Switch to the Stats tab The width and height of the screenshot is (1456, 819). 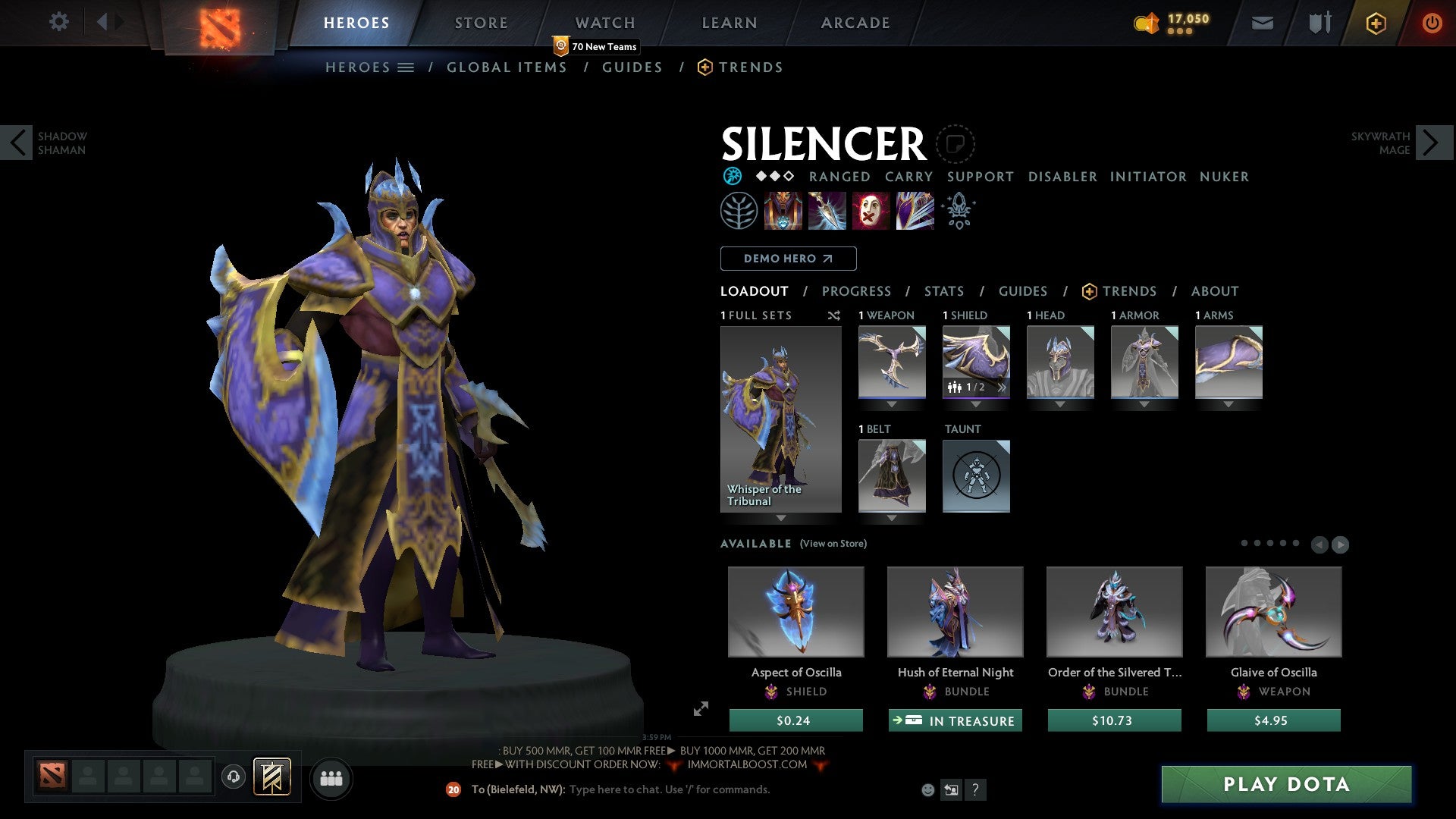tap(943, 291)
